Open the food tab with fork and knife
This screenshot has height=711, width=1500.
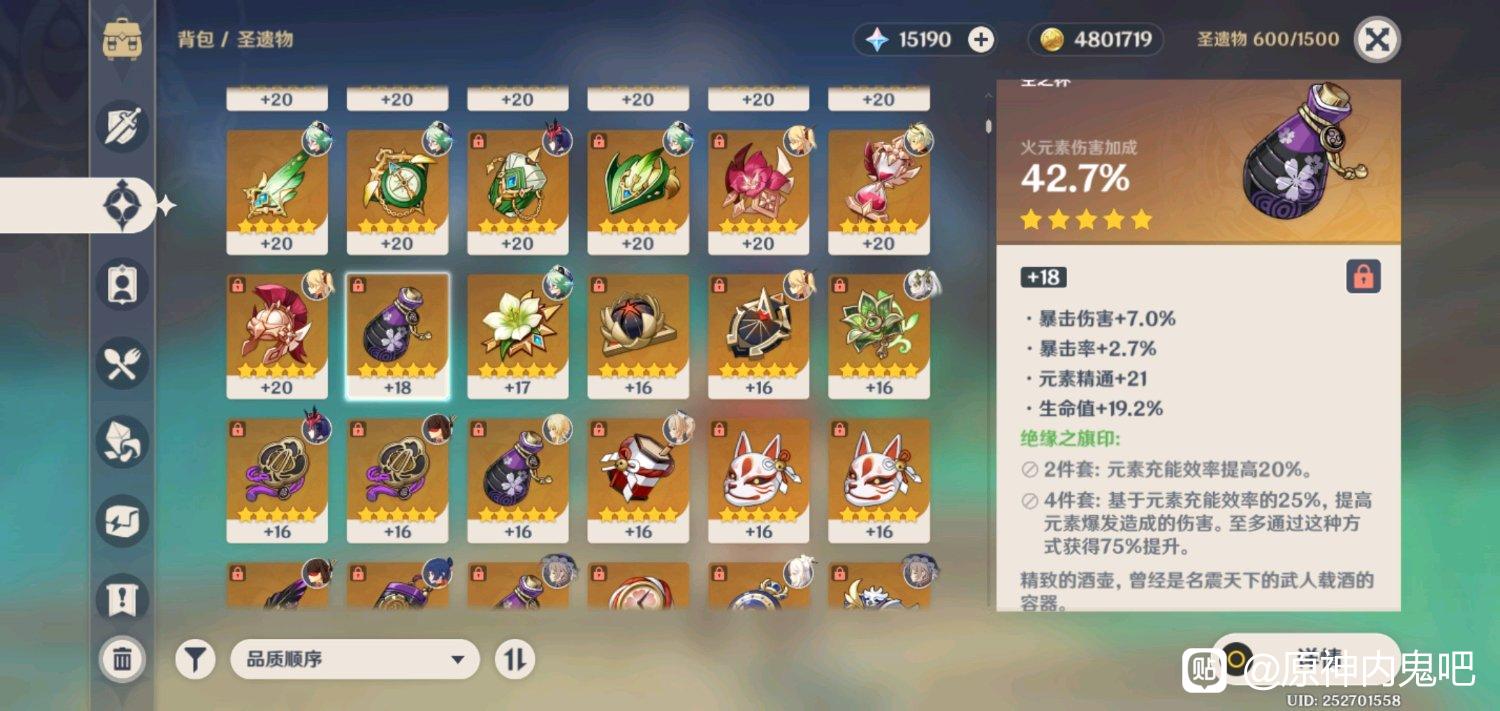pyautogui.click(x=123, y=363)
